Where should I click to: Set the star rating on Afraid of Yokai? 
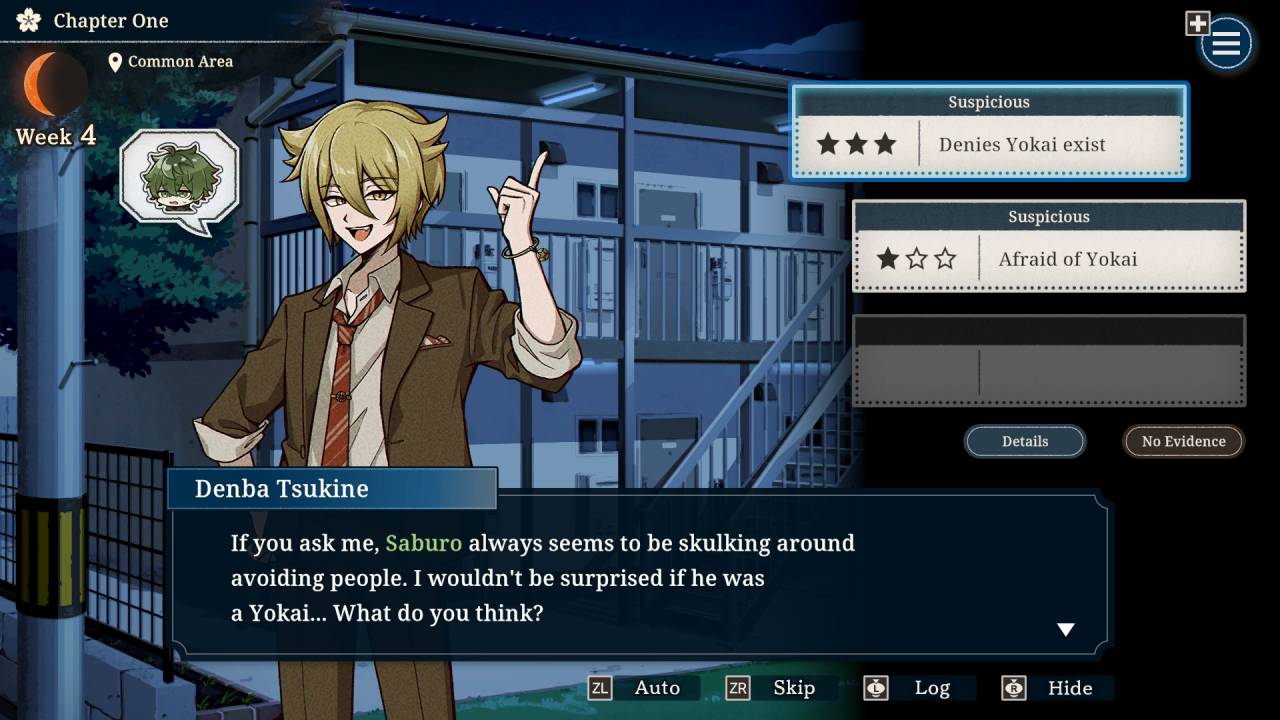point(916,259)
